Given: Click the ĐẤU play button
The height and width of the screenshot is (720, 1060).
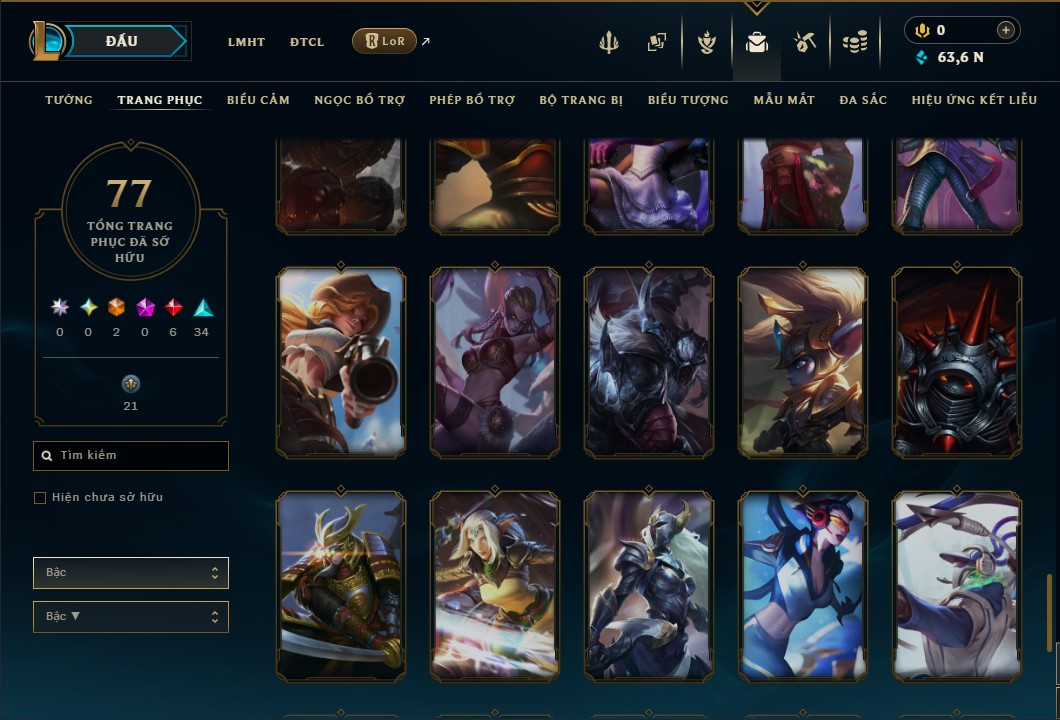Looking at the screenshot, I should 122,41.
